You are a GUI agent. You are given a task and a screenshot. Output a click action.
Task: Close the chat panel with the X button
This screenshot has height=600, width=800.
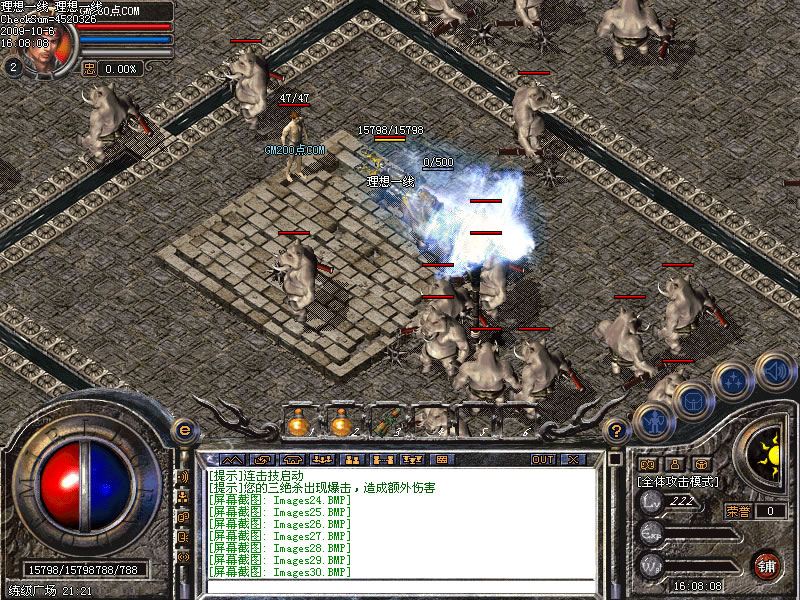pos(572,460)
